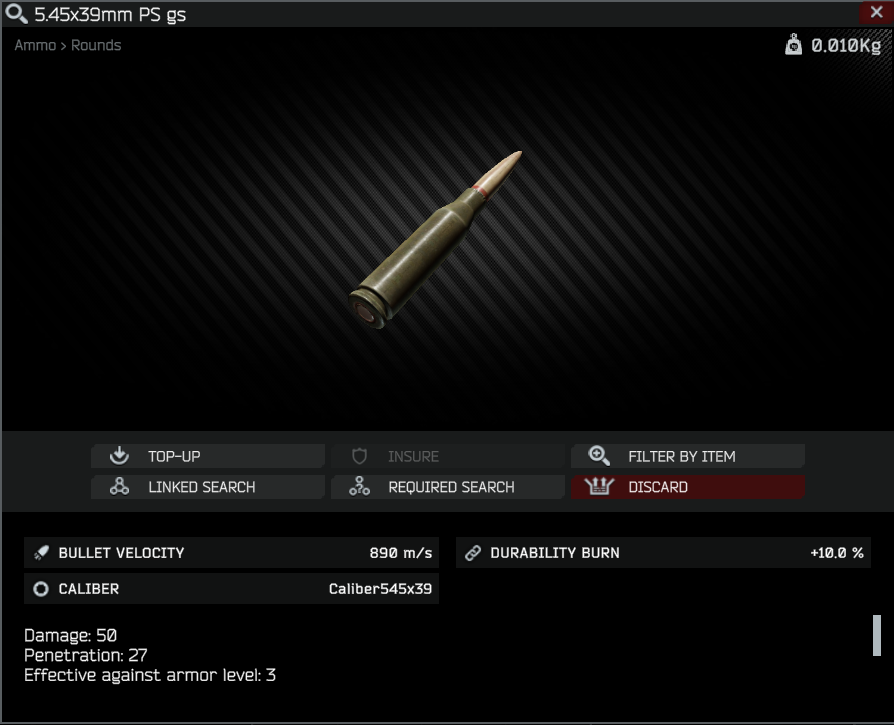Open Required Search for the round
The width and height of the screenshot is (894, 725).
tap(448, 487)
